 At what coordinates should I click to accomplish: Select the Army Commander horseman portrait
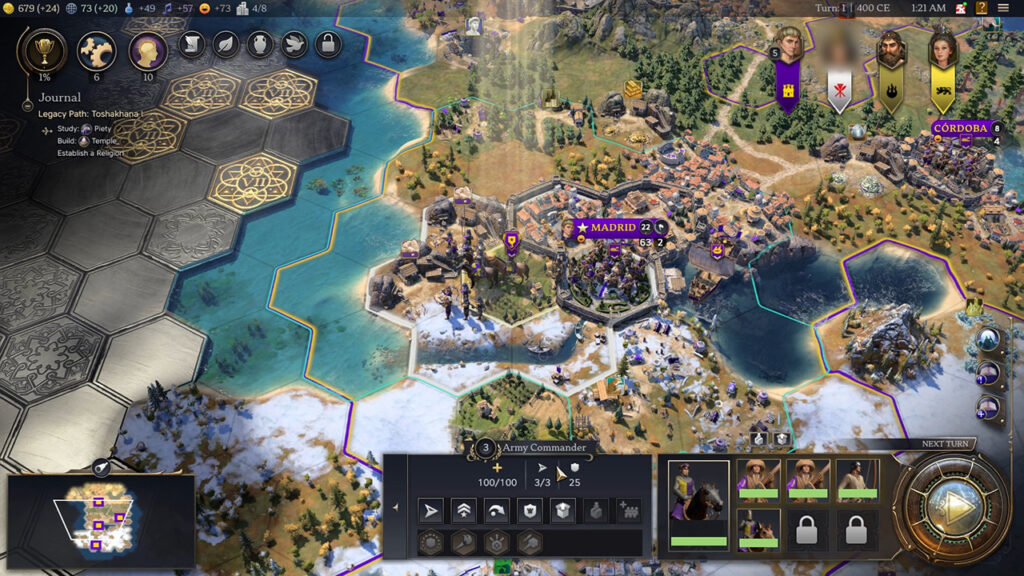[698, 502]
